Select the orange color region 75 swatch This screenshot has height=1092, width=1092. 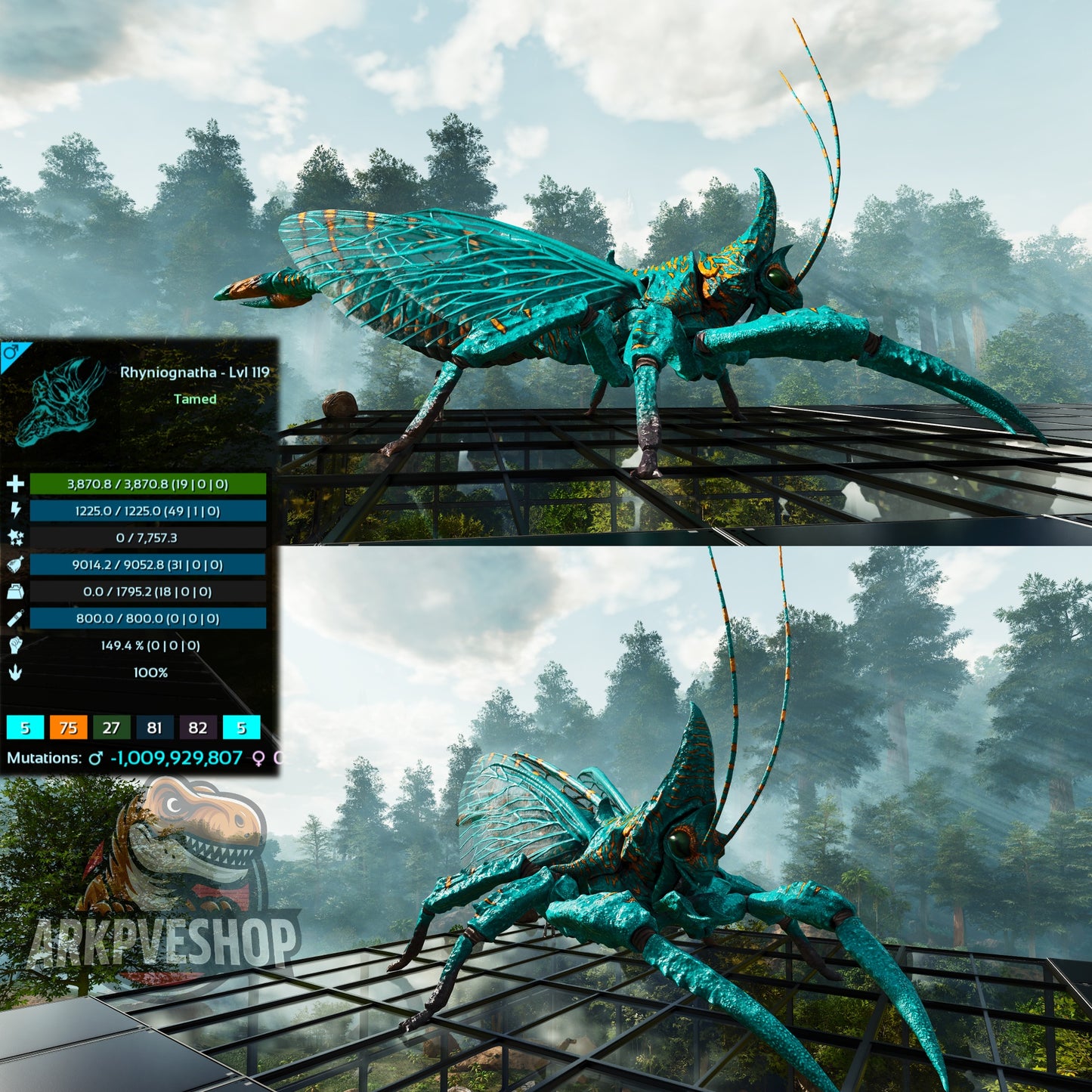point(68,728)
